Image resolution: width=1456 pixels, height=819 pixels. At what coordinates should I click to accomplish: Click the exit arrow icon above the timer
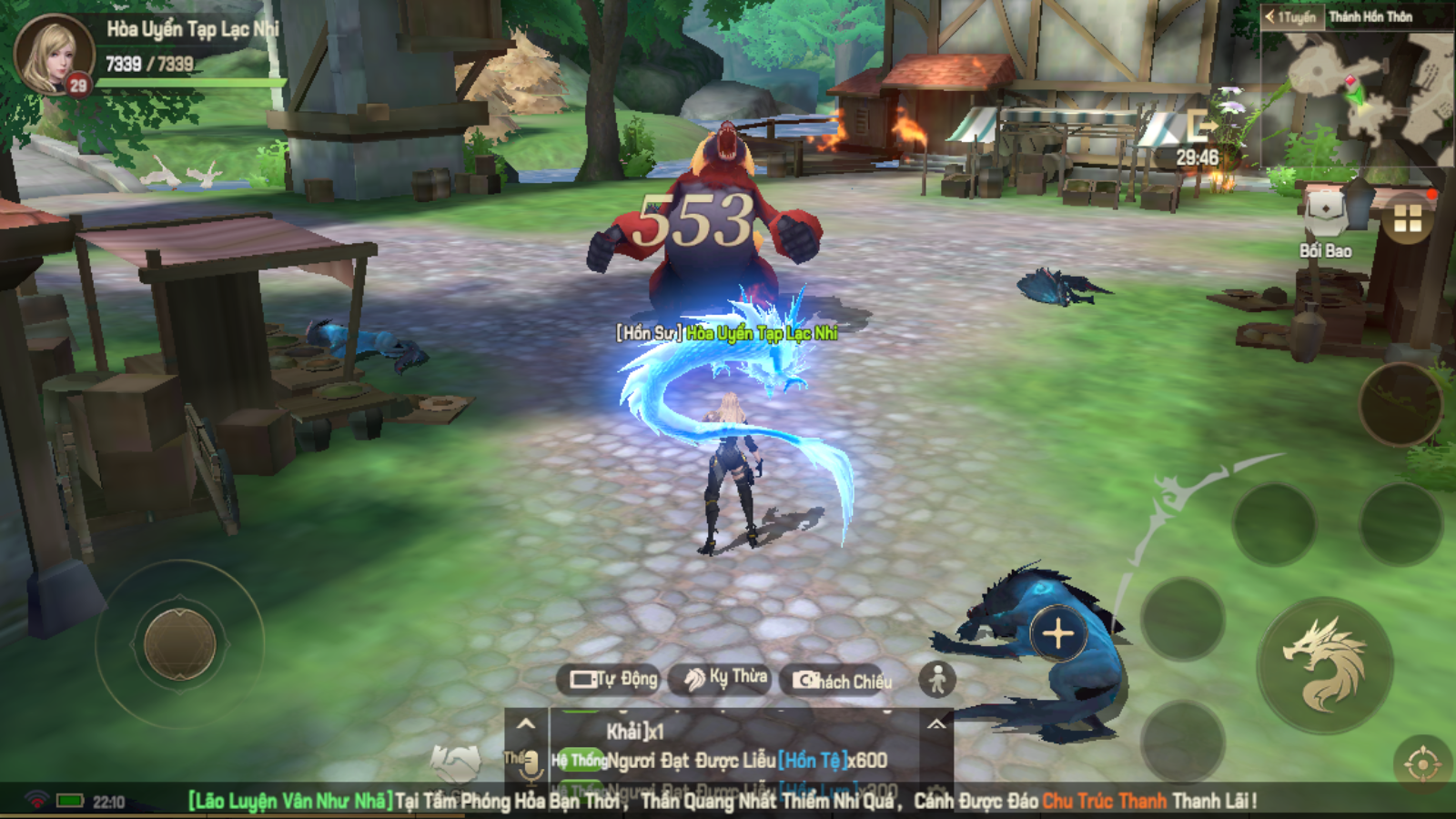[1199, 125]
